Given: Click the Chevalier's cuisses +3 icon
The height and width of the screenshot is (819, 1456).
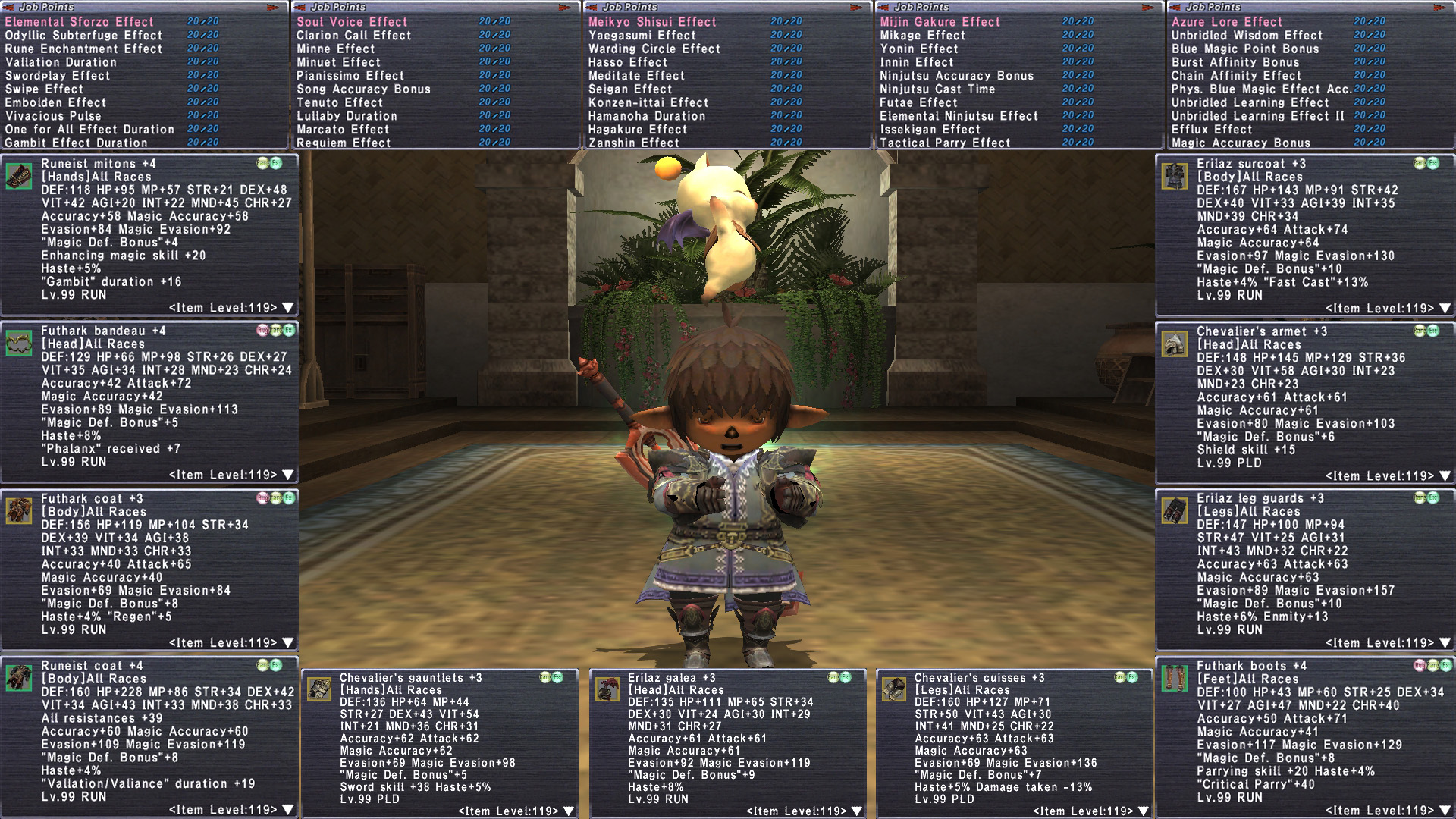Looking at the screenshot, I should [894, 689].
